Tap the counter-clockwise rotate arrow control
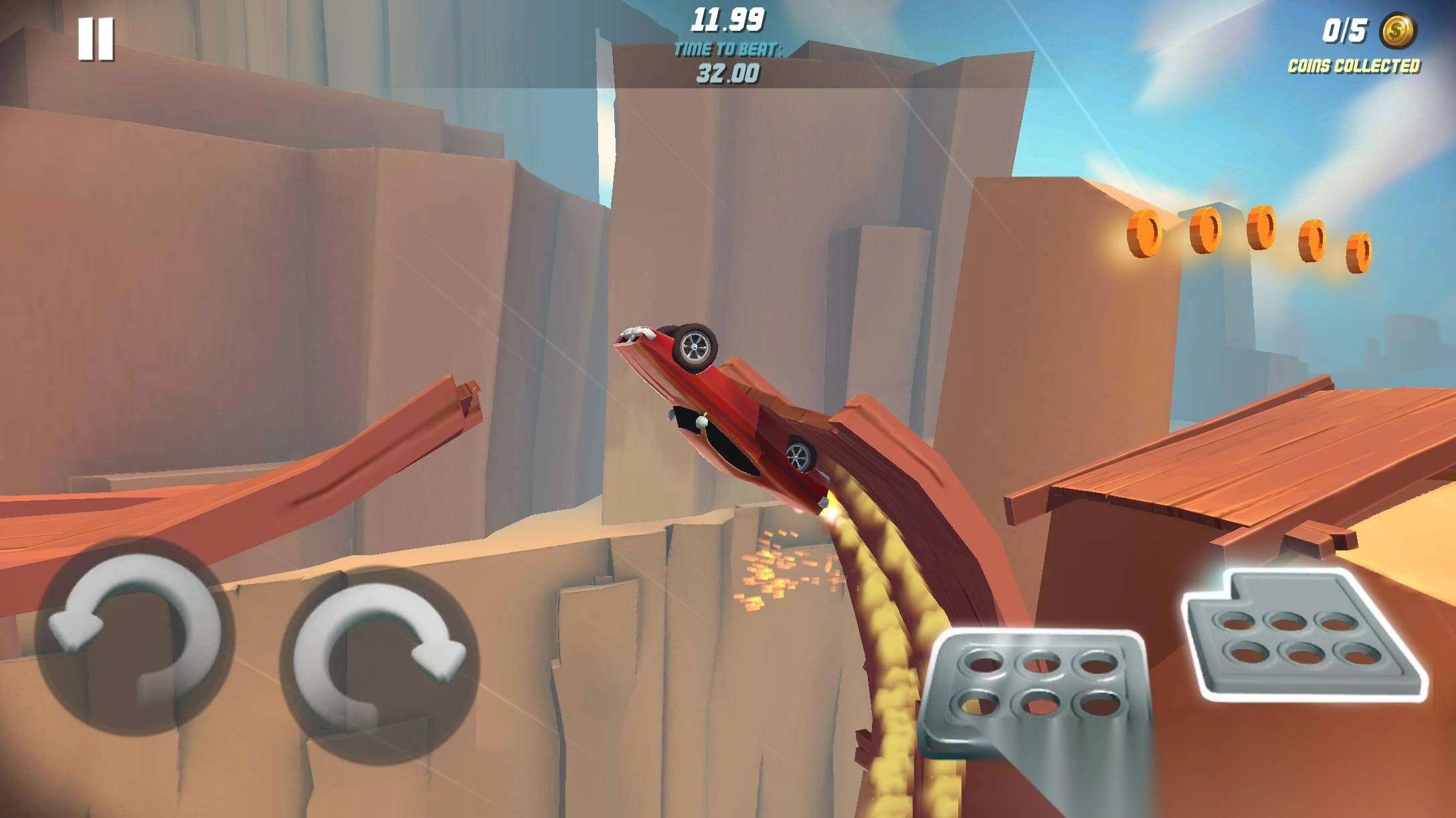The image size is (1456, 818). pos(134,635)
